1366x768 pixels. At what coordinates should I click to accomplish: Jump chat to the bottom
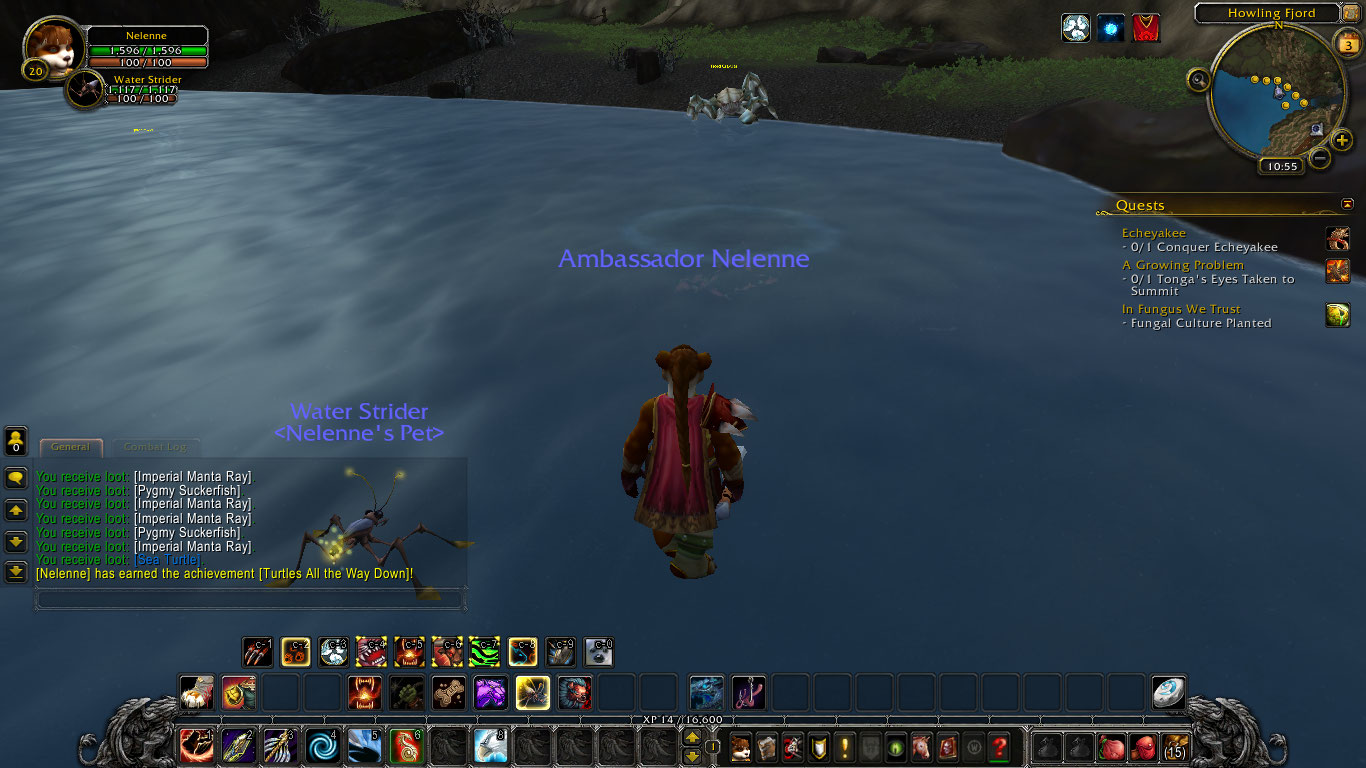pos(16,572)
